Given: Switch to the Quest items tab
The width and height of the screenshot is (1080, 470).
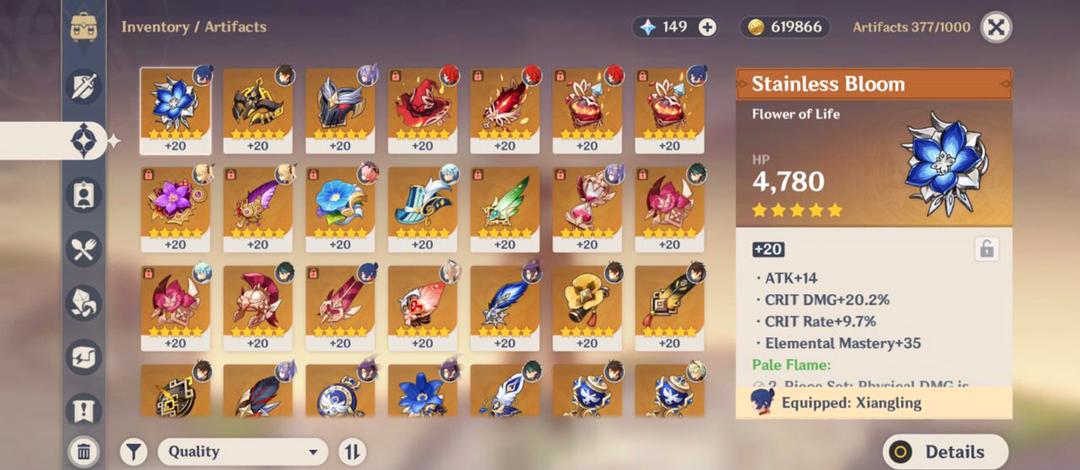Looking at the screenshot, I should coord(84,408).
